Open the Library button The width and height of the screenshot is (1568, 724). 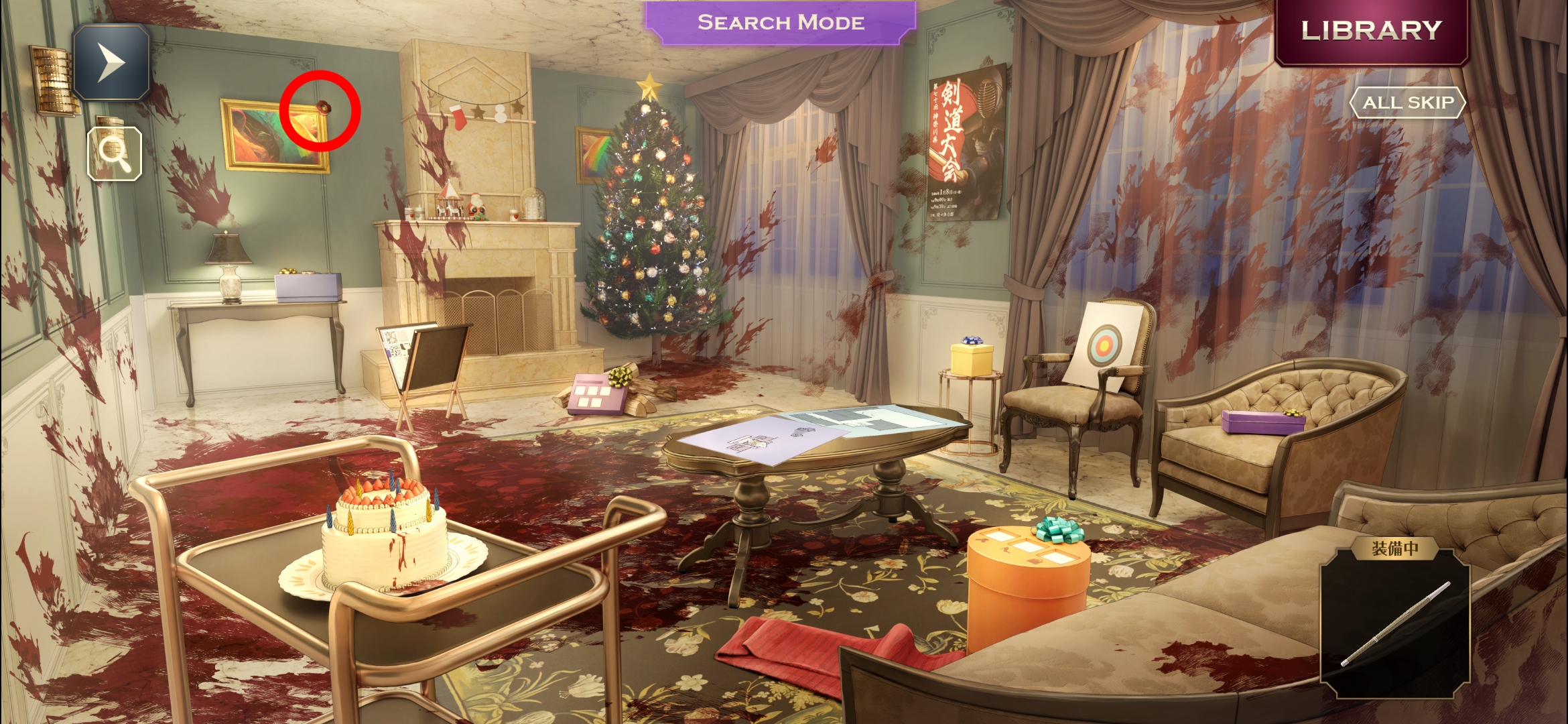pyautogui.click(x=1371, y=31)
